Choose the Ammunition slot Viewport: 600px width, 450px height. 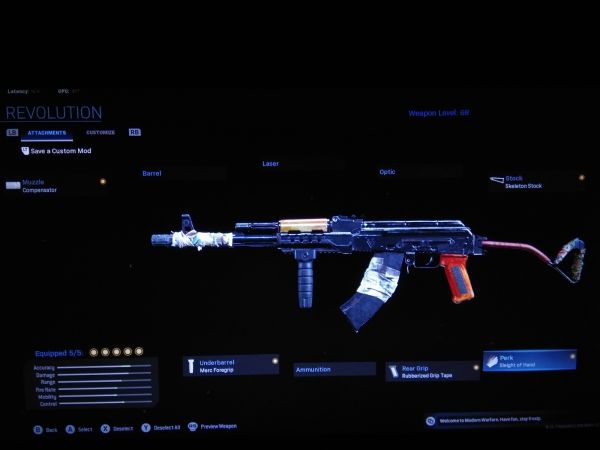point(334,369)
